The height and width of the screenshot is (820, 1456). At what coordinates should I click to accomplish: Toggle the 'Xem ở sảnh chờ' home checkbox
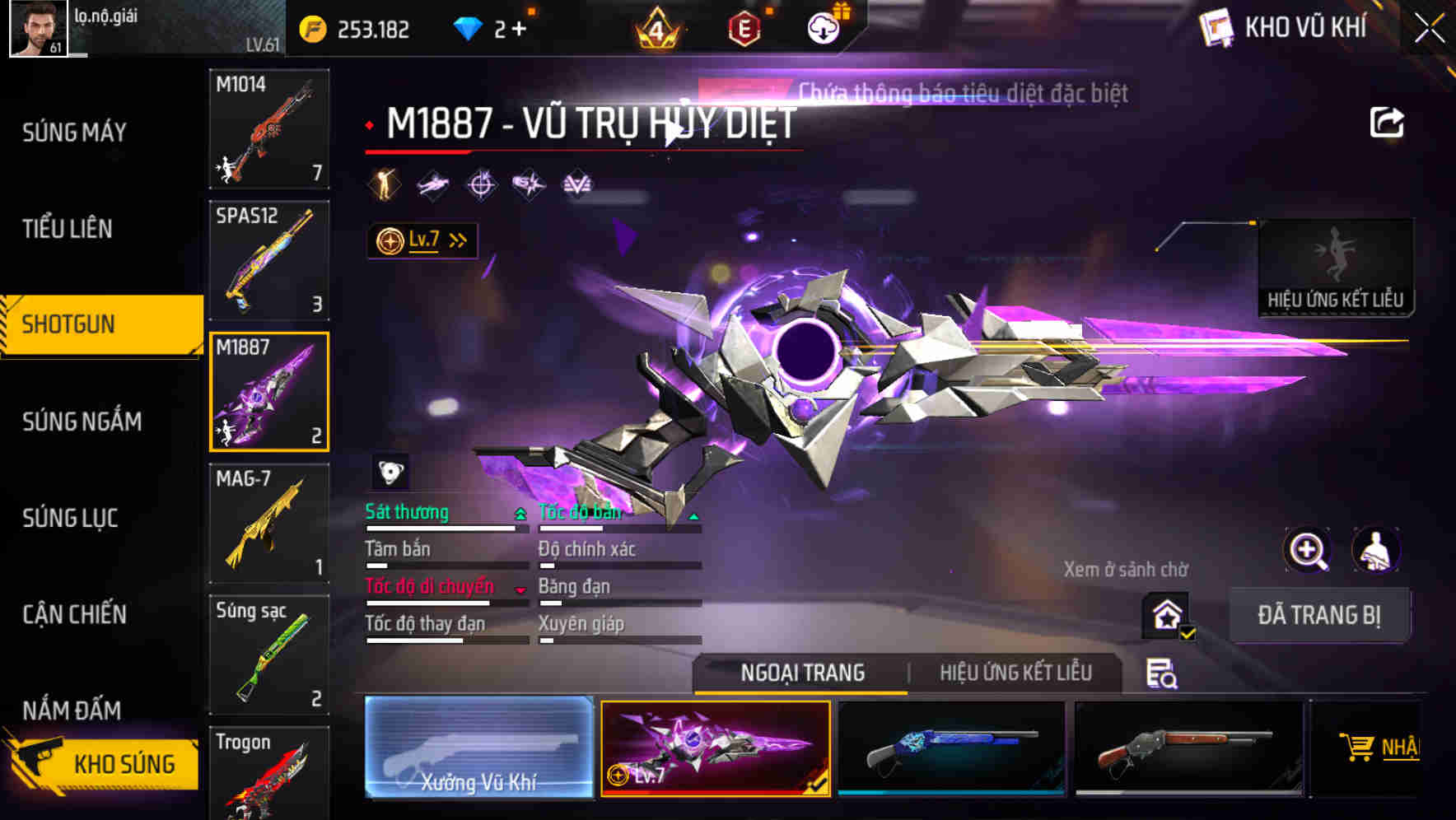coord(1164,615)
